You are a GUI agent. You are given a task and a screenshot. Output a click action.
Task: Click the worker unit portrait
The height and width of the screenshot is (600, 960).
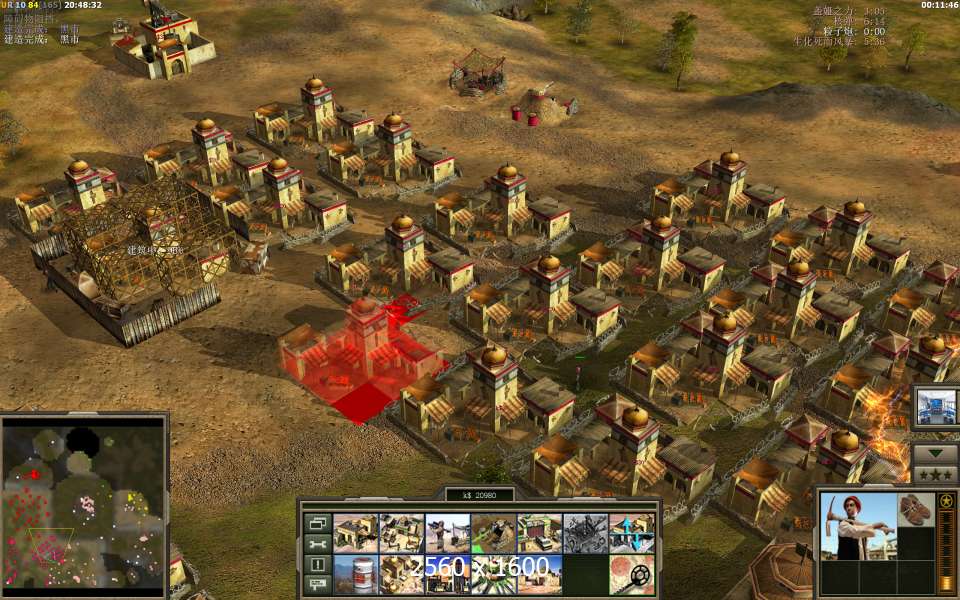click(857, 526)
